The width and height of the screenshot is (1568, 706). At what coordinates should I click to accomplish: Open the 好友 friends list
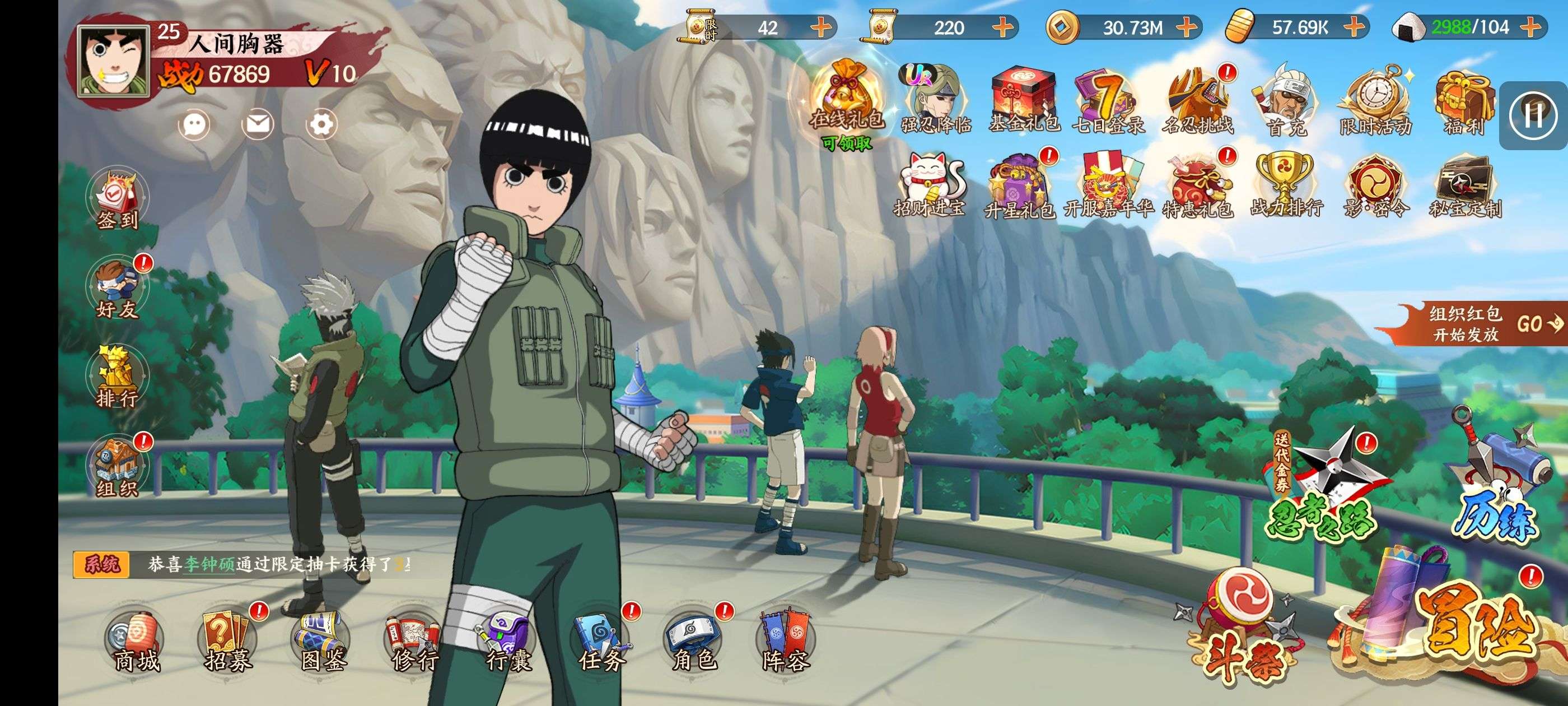117,289
